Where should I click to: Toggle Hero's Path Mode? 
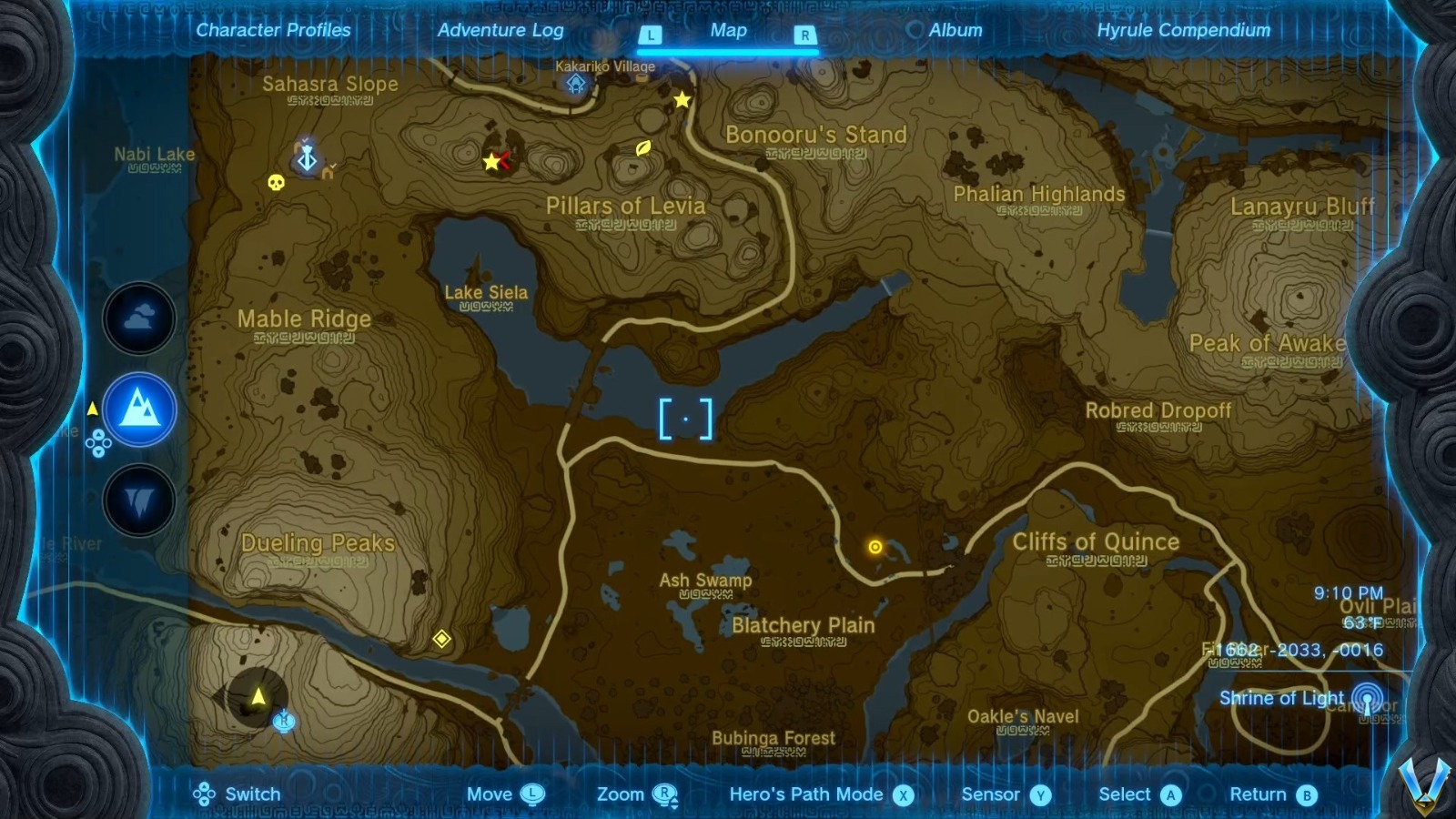coord(806,794)
